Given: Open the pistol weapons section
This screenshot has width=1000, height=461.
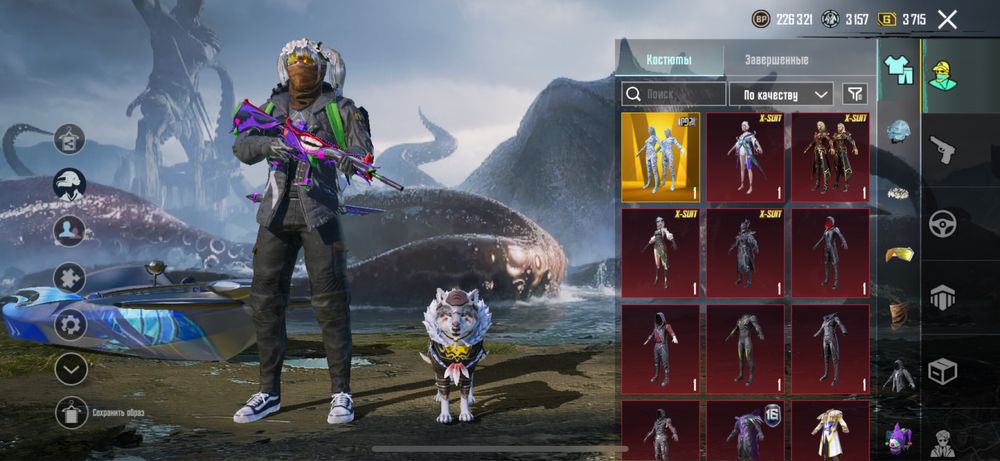Looking at the screenshot, I should click(x=942, y=150).
